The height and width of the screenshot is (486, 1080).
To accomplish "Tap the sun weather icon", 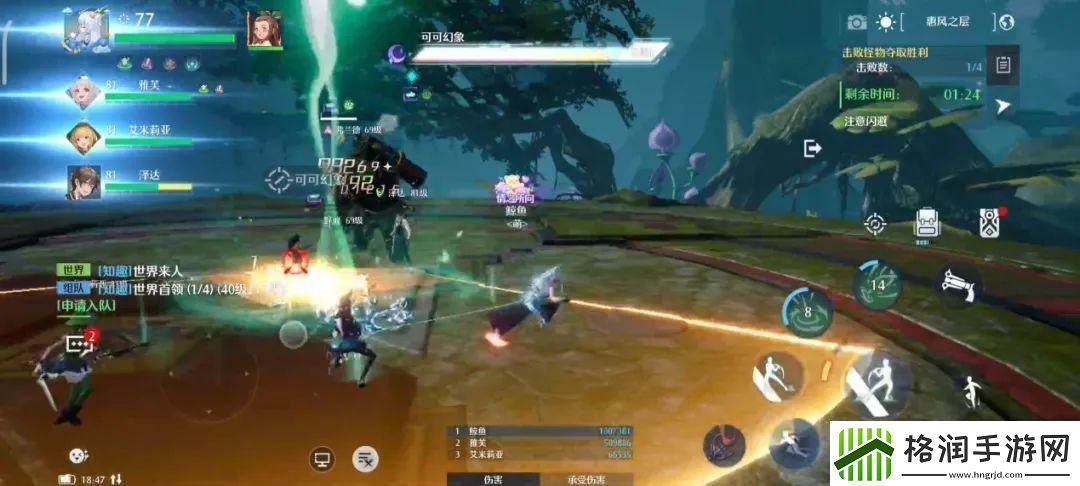I will (x=886, y=22).
